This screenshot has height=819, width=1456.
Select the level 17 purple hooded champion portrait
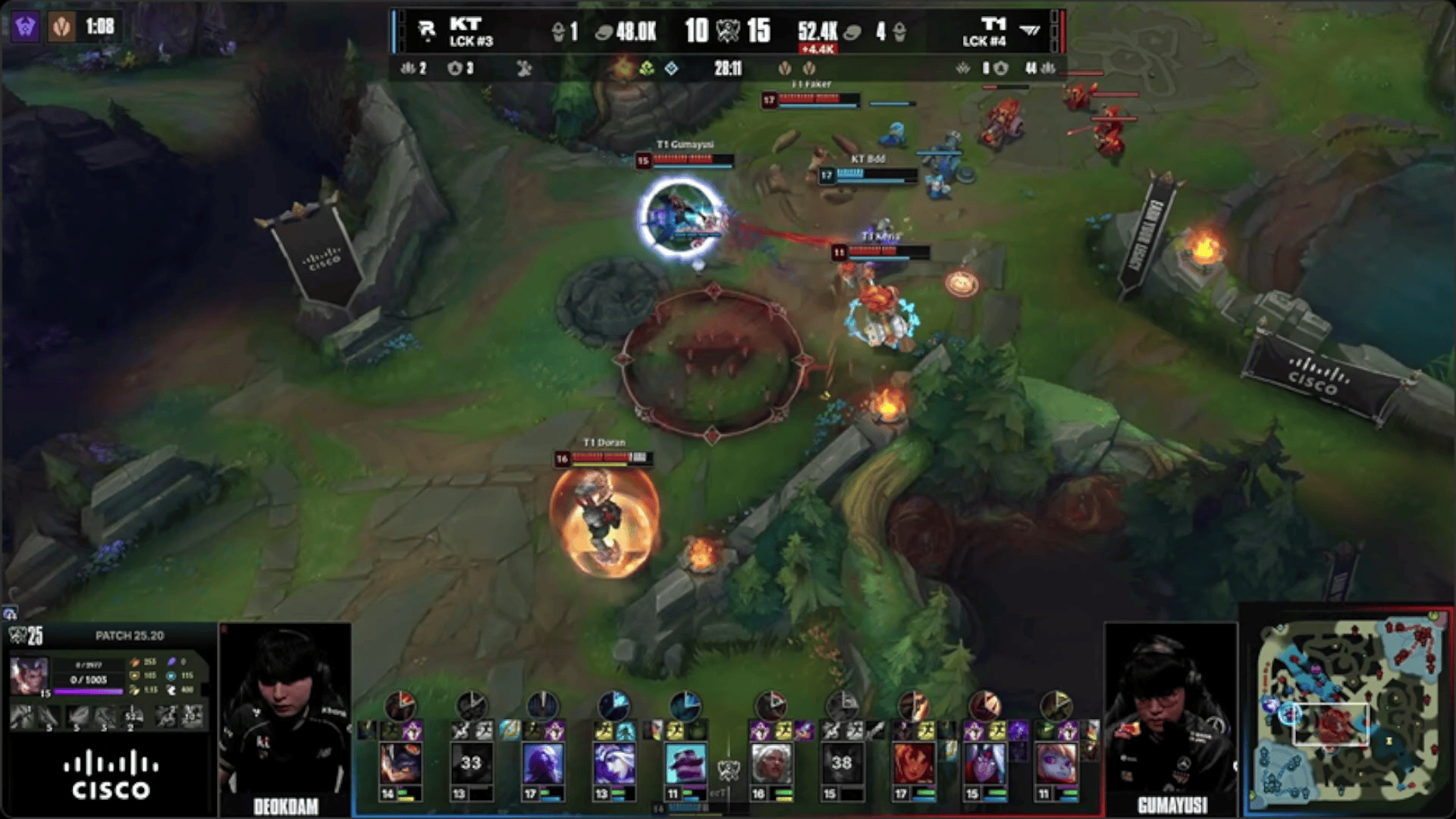(x=542, y=764)
